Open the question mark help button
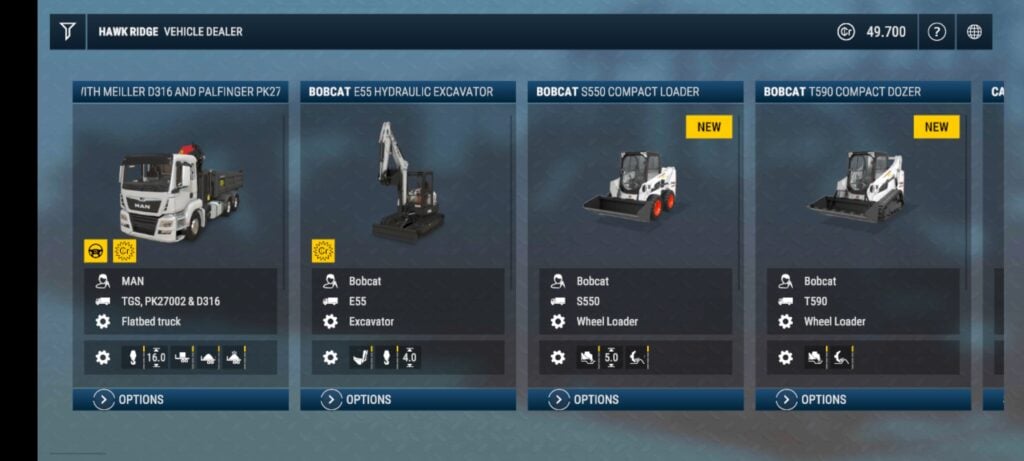This screenshot has width=1024, height=461. 936,31
